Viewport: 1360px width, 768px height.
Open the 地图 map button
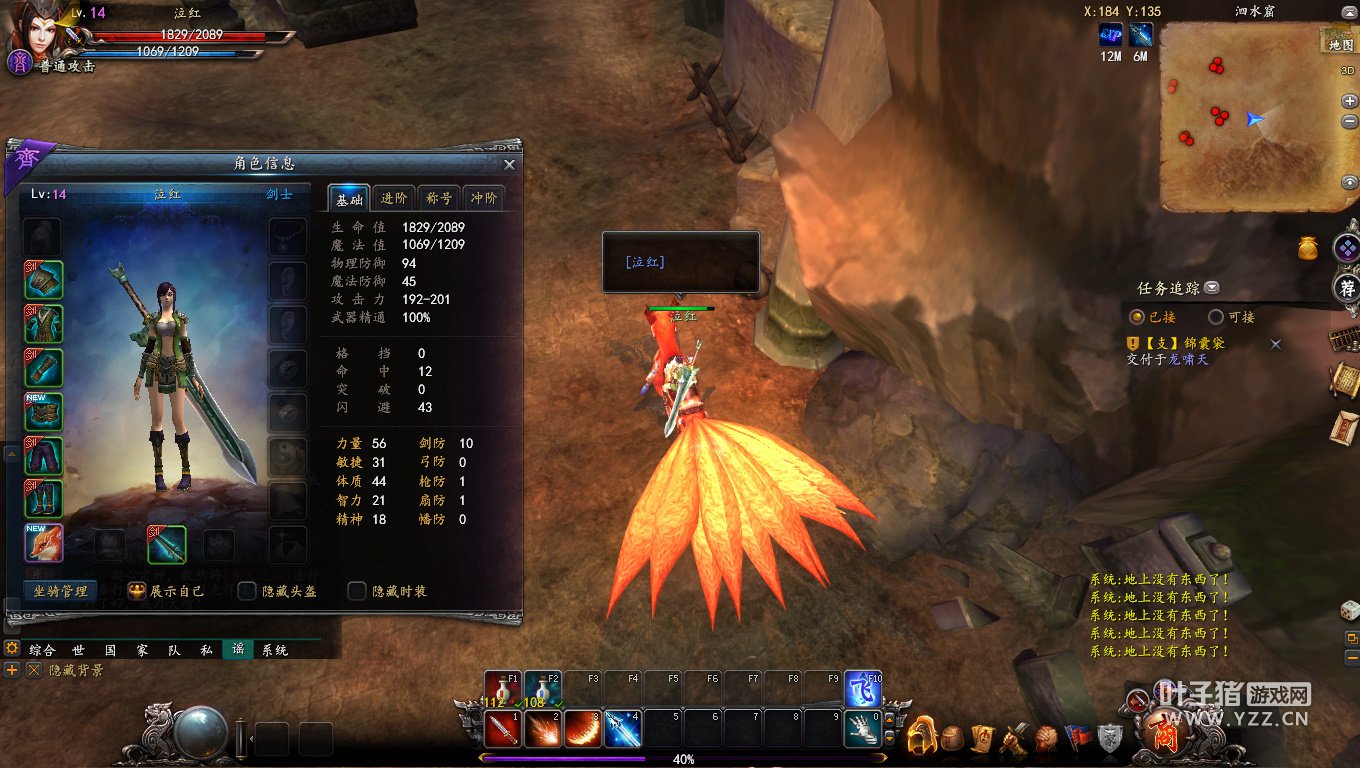coord(1340,41)
